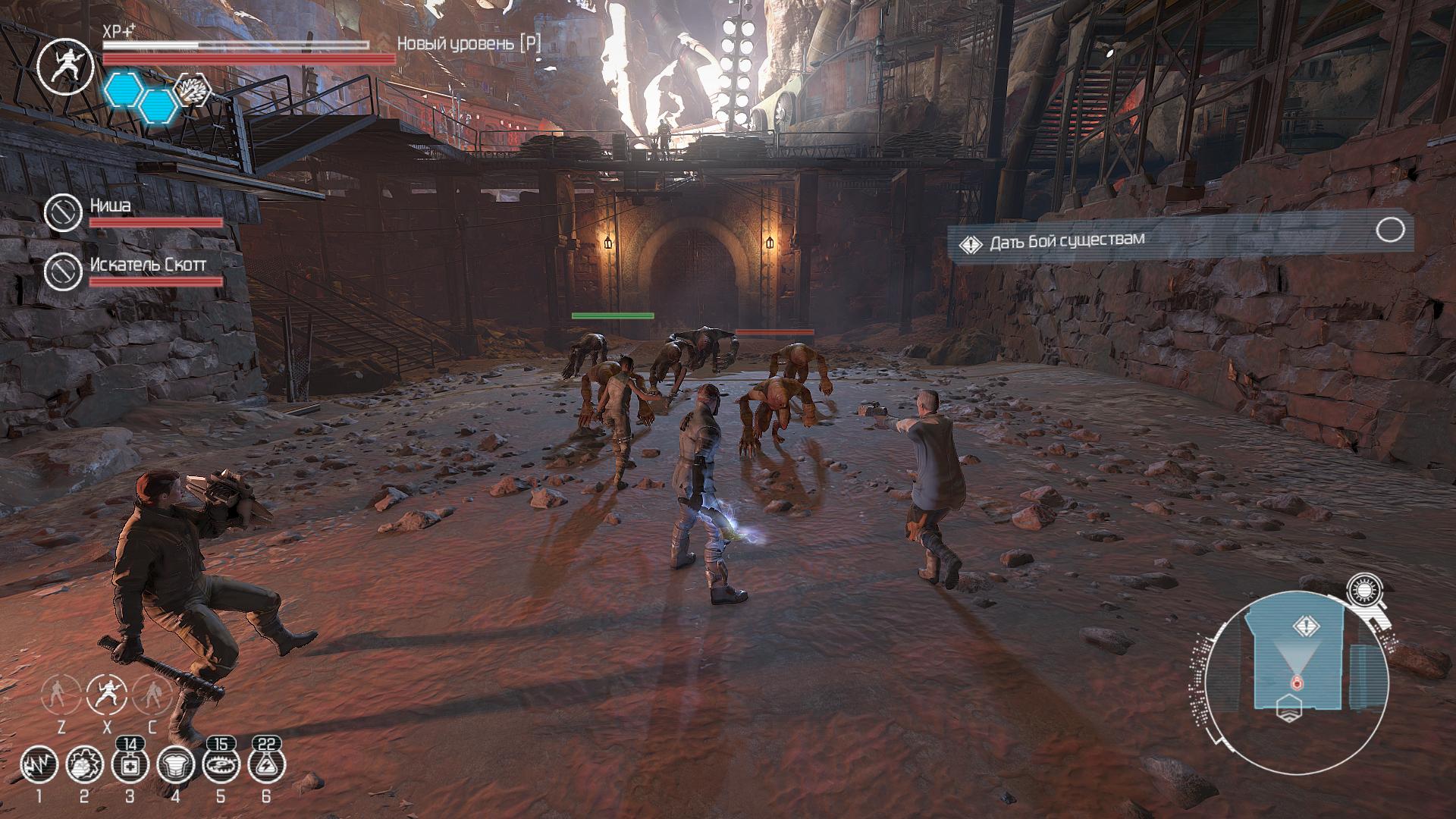Select companion Искатель Скотт's portrait icon
This screenshot has height=819, width=1456.
[x=63, y=271]
